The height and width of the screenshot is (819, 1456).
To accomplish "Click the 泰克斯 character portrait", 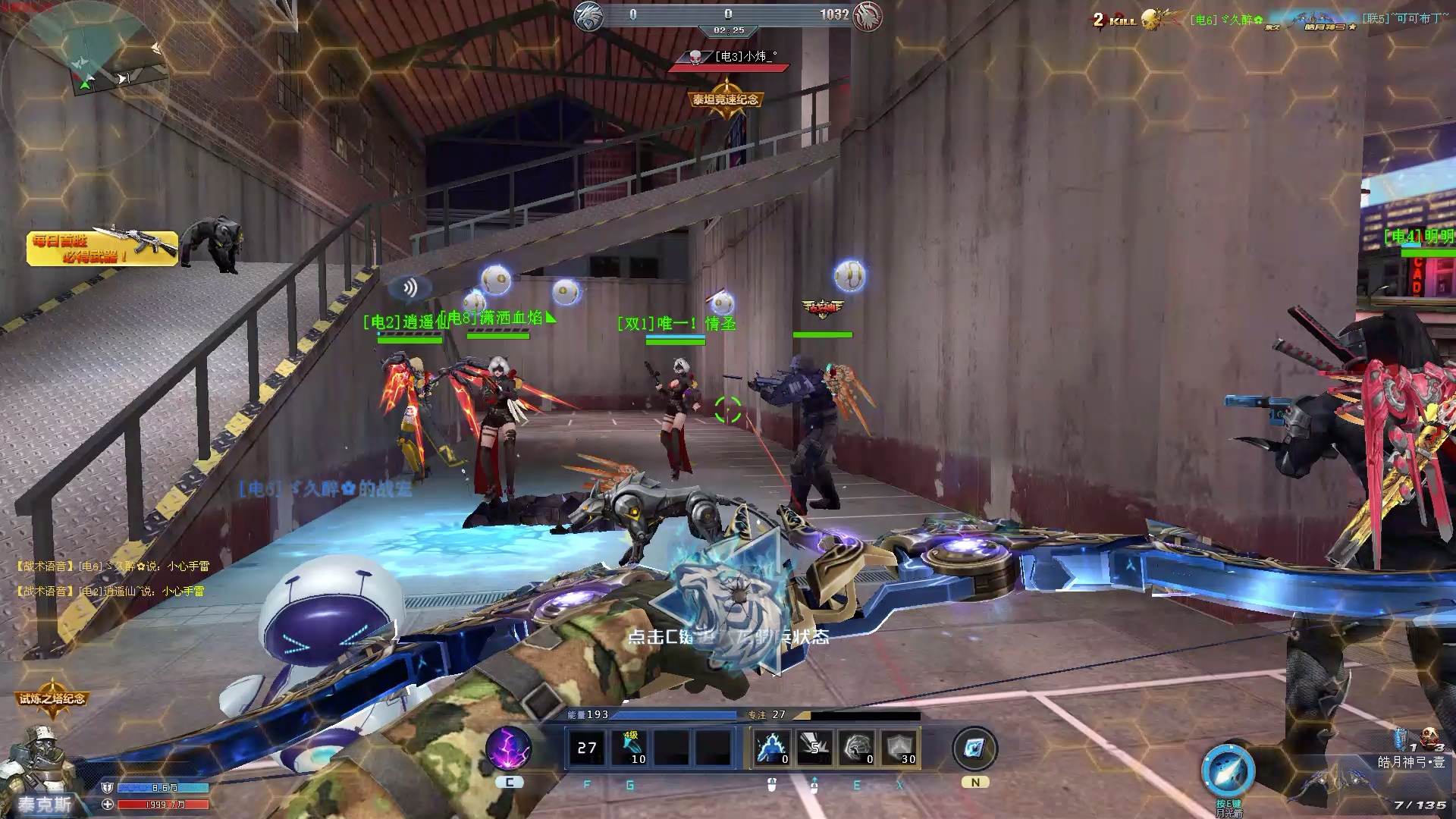I will pyautogui.click(x=38, y=766).
